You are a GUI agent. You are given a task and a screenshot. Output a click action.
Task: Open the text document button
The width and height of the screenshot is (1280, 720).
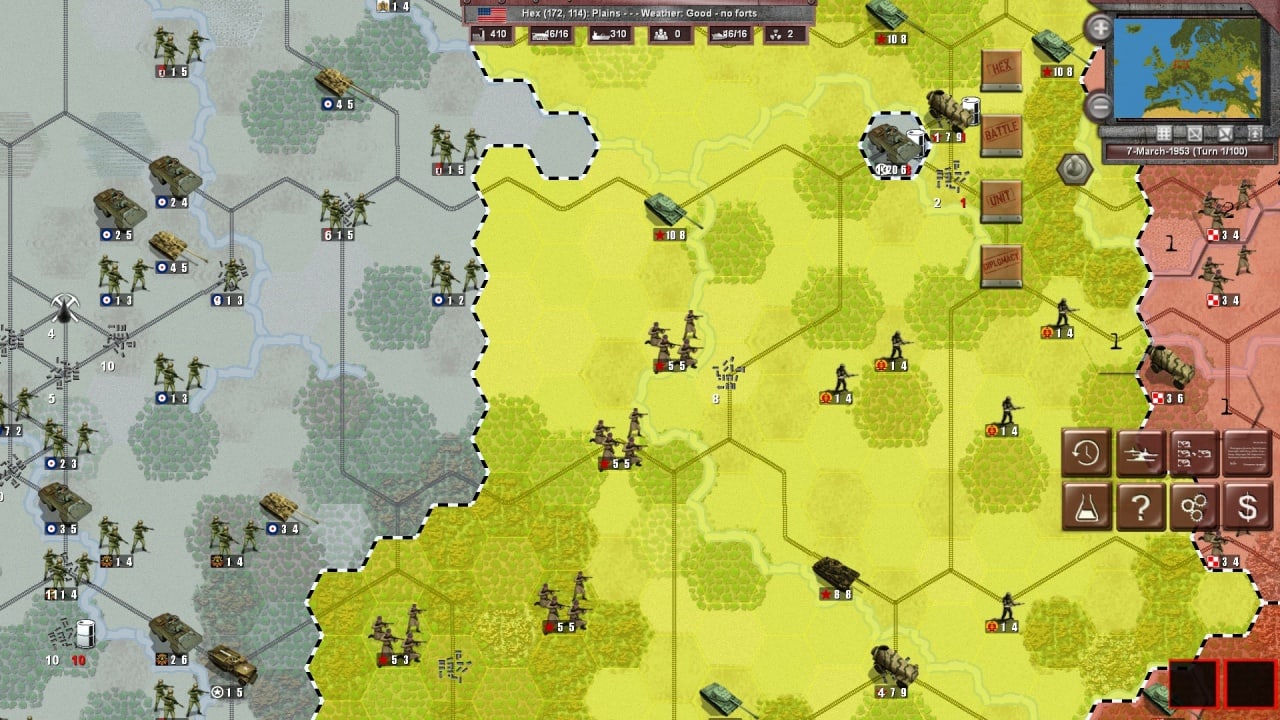(1247, 454)
